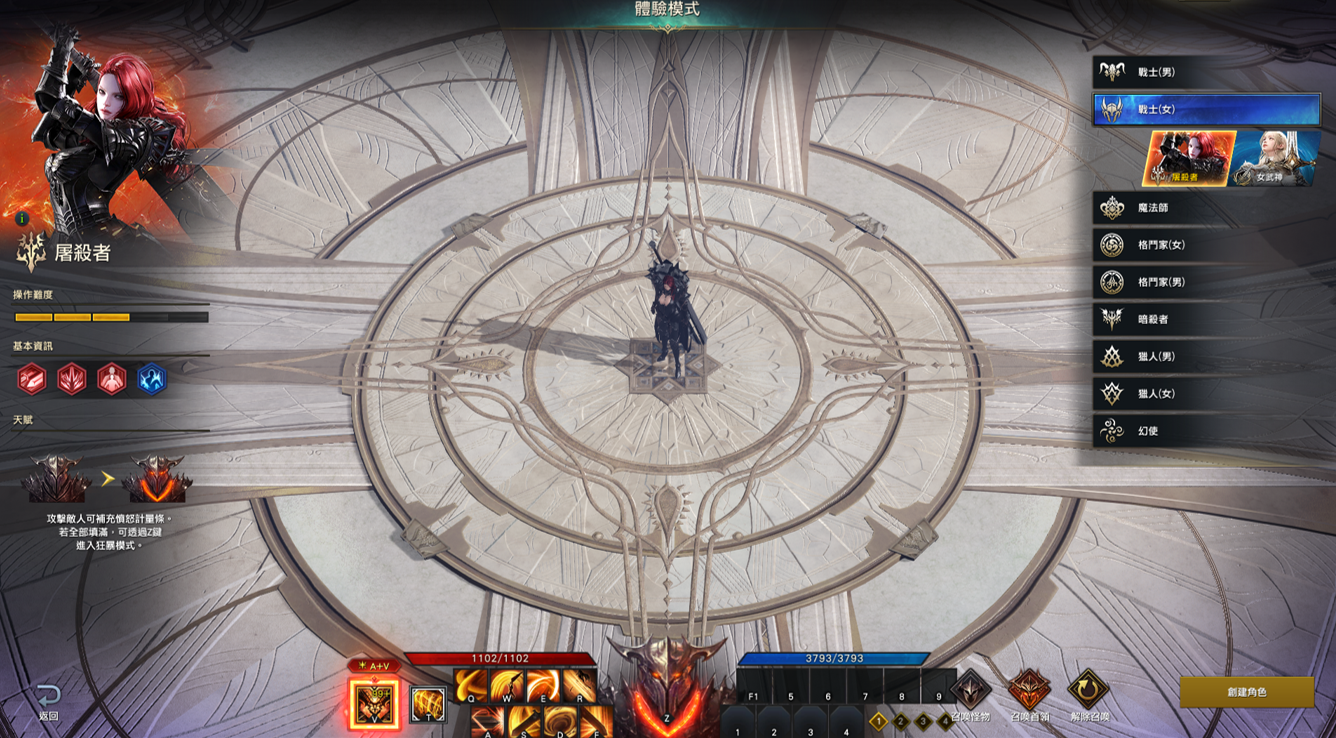Go back with the 返回 button
This screenshot has height=738, width=1336.
point(48,700)
